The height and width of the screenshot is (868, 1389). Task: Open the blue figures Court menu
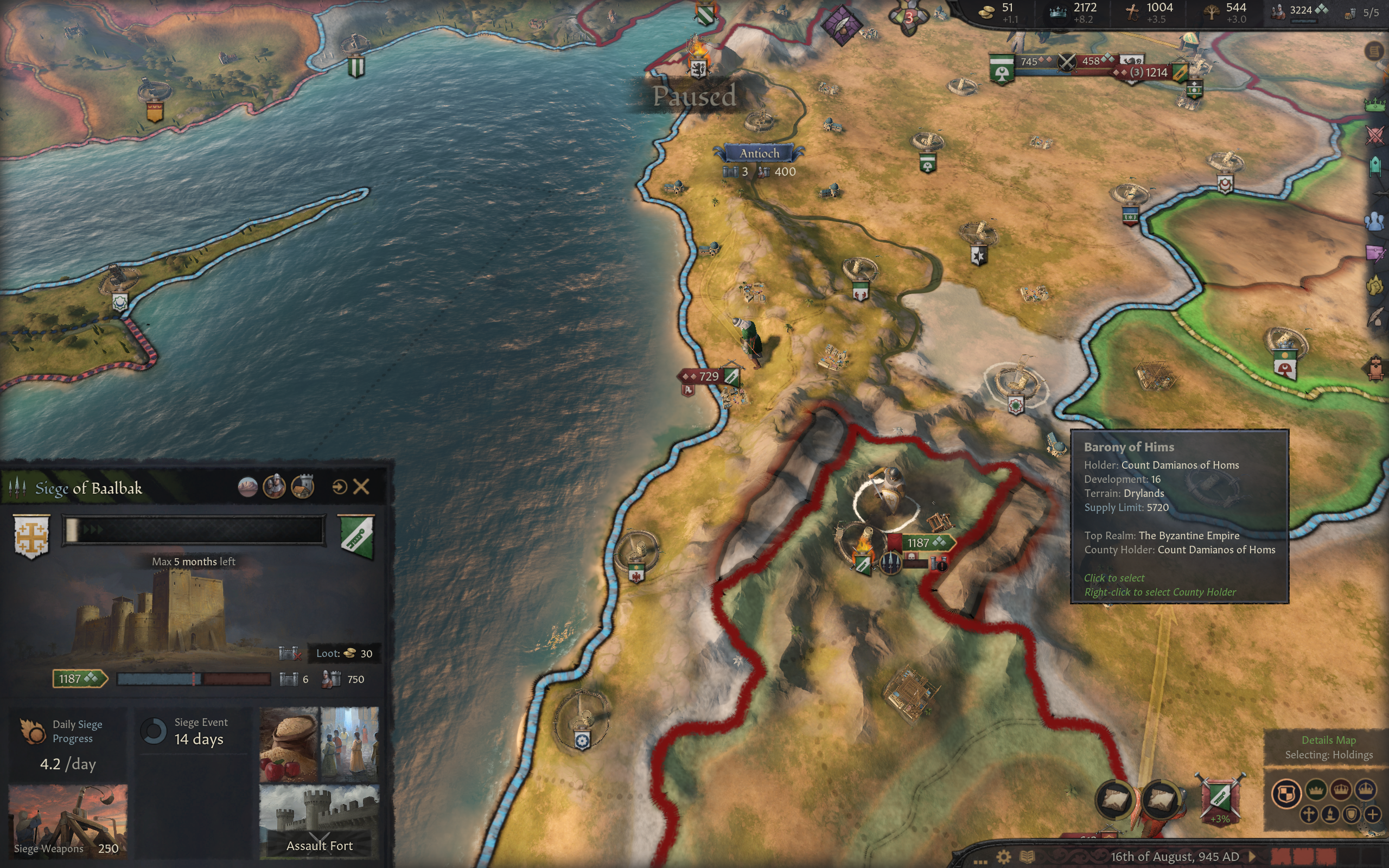point(1374,221)
